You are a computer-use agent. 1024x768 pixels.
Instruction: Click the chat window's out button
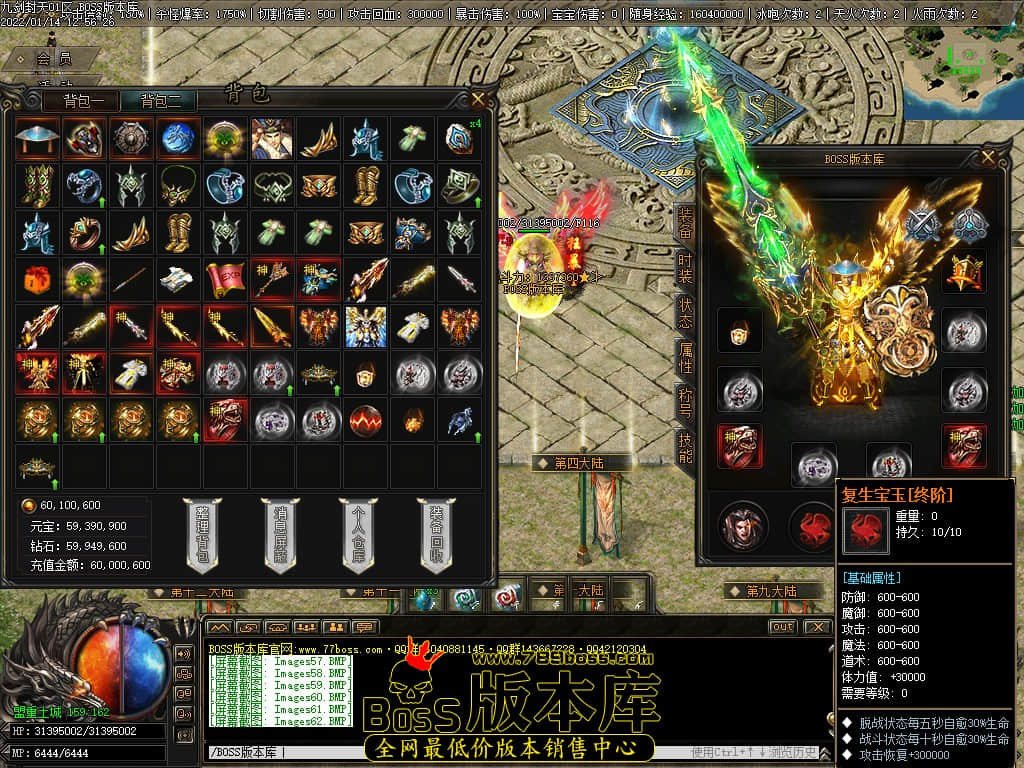[783, 627]
